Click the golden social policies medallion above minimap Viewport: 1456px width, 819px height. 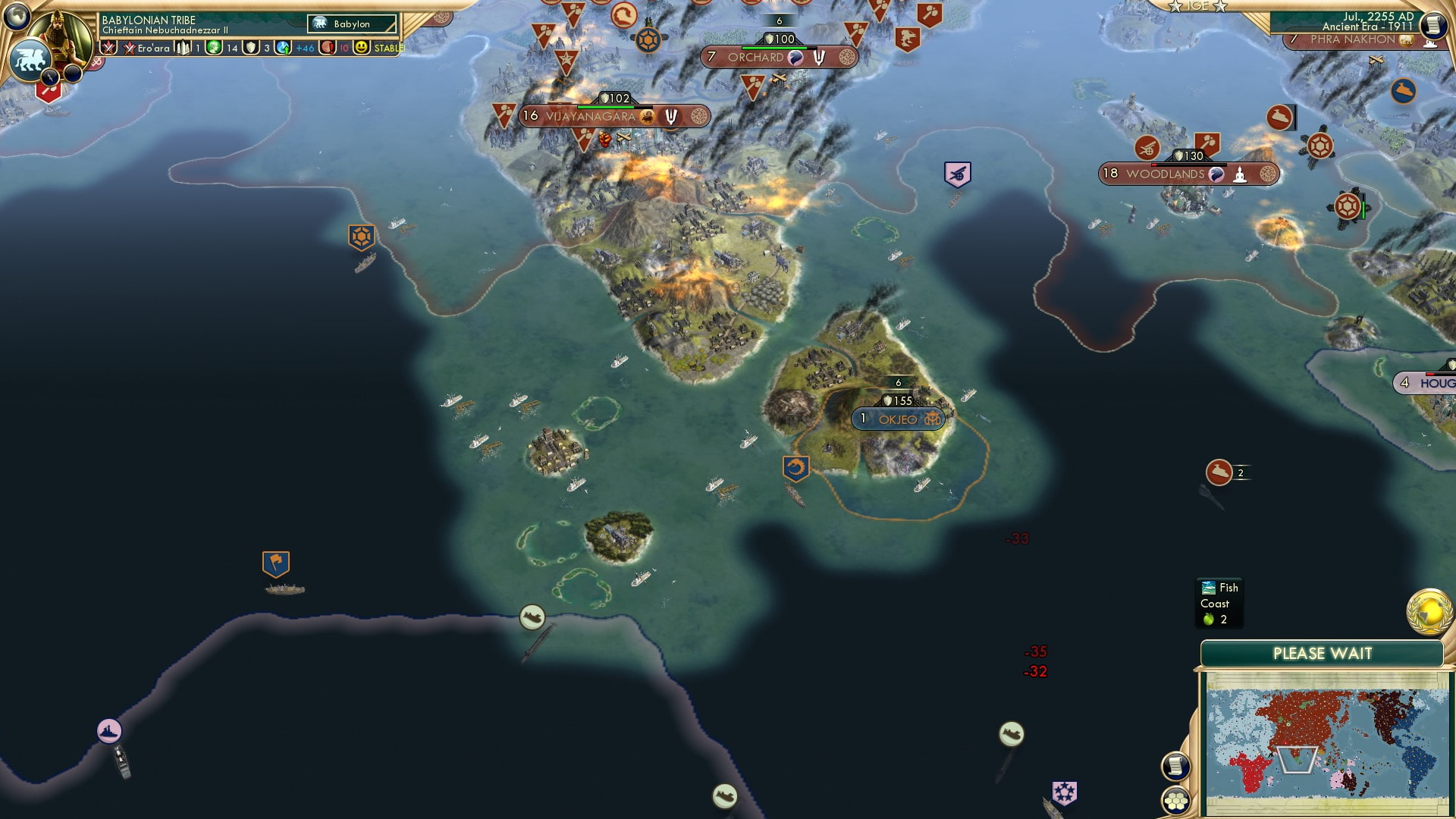point(1427,611)
